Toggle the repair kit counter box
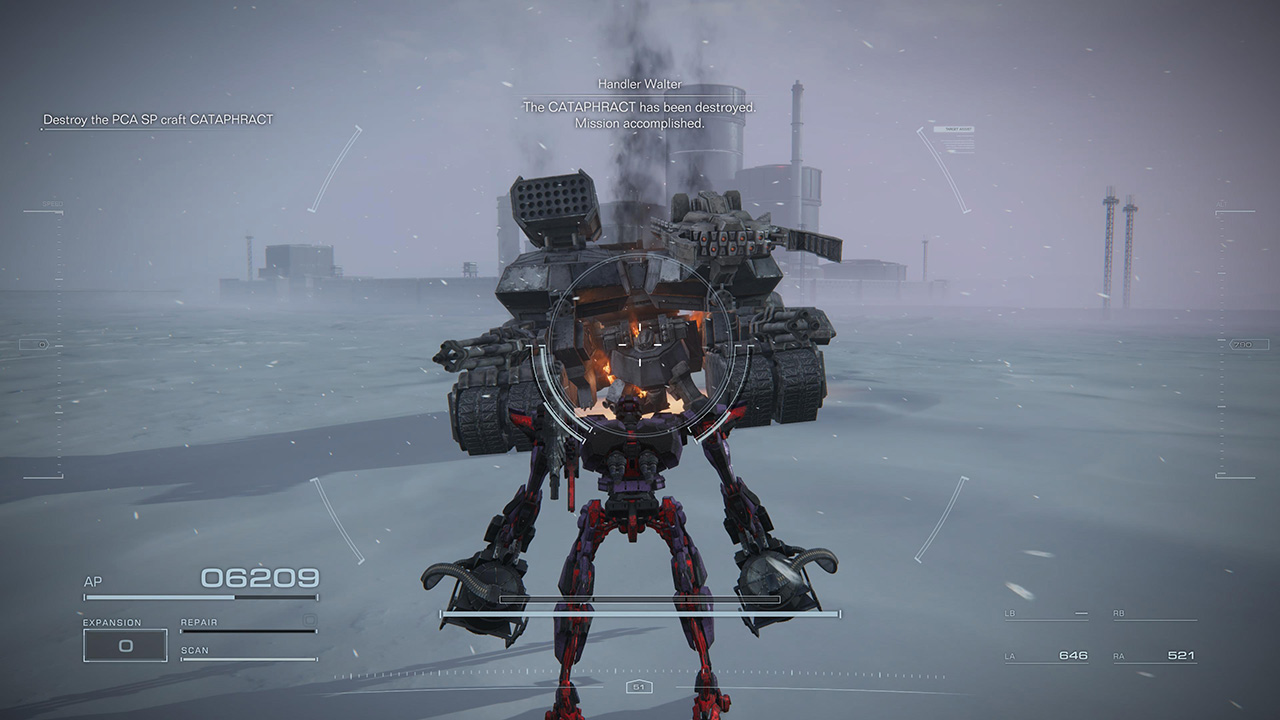 pos(308,622)
